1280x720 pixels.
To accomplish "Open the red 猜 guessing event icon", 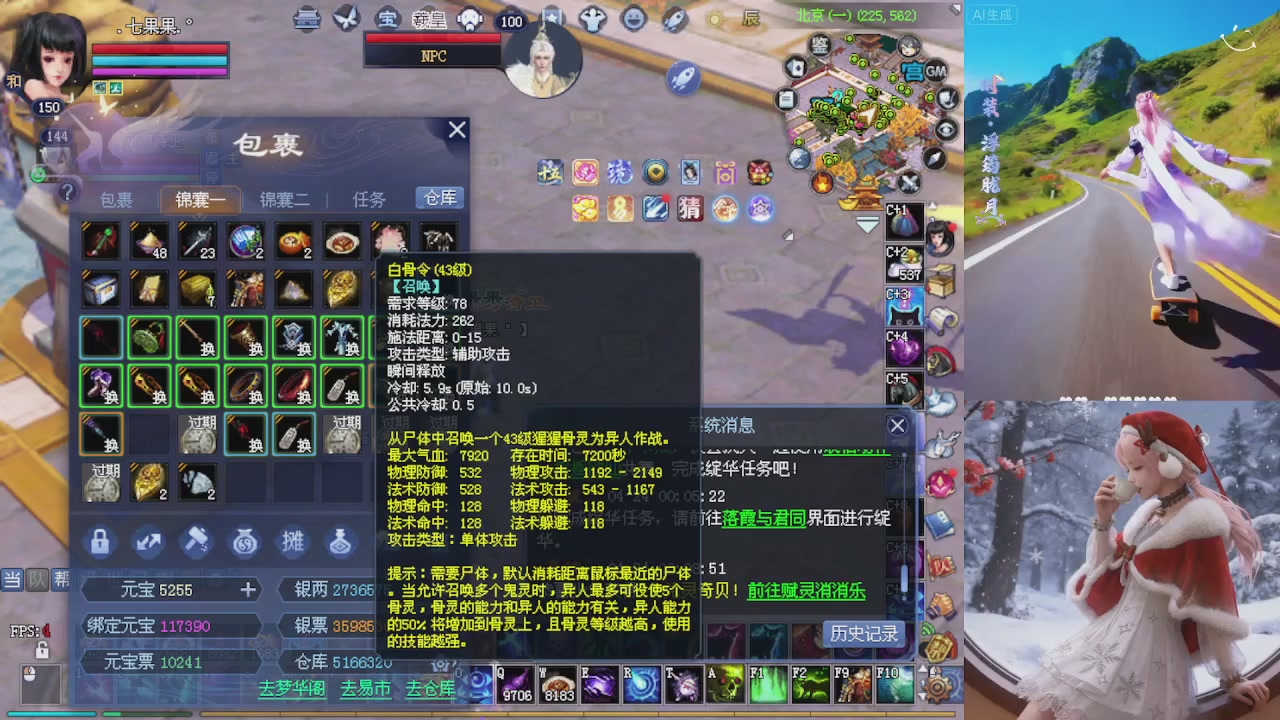I will click(689, 208).
